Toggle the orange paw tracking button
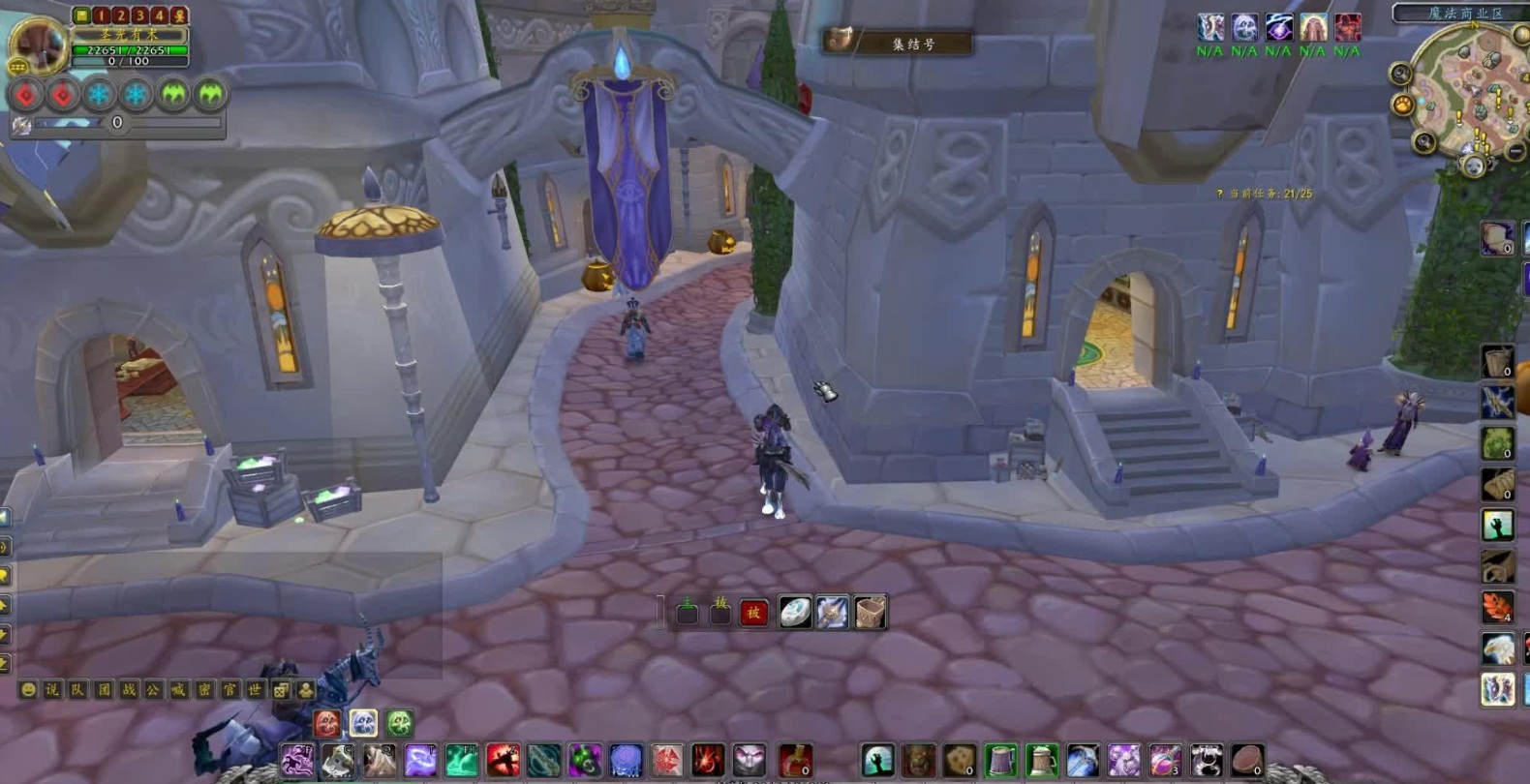Screen dimensions: 1530x784 click(1402, 104)
